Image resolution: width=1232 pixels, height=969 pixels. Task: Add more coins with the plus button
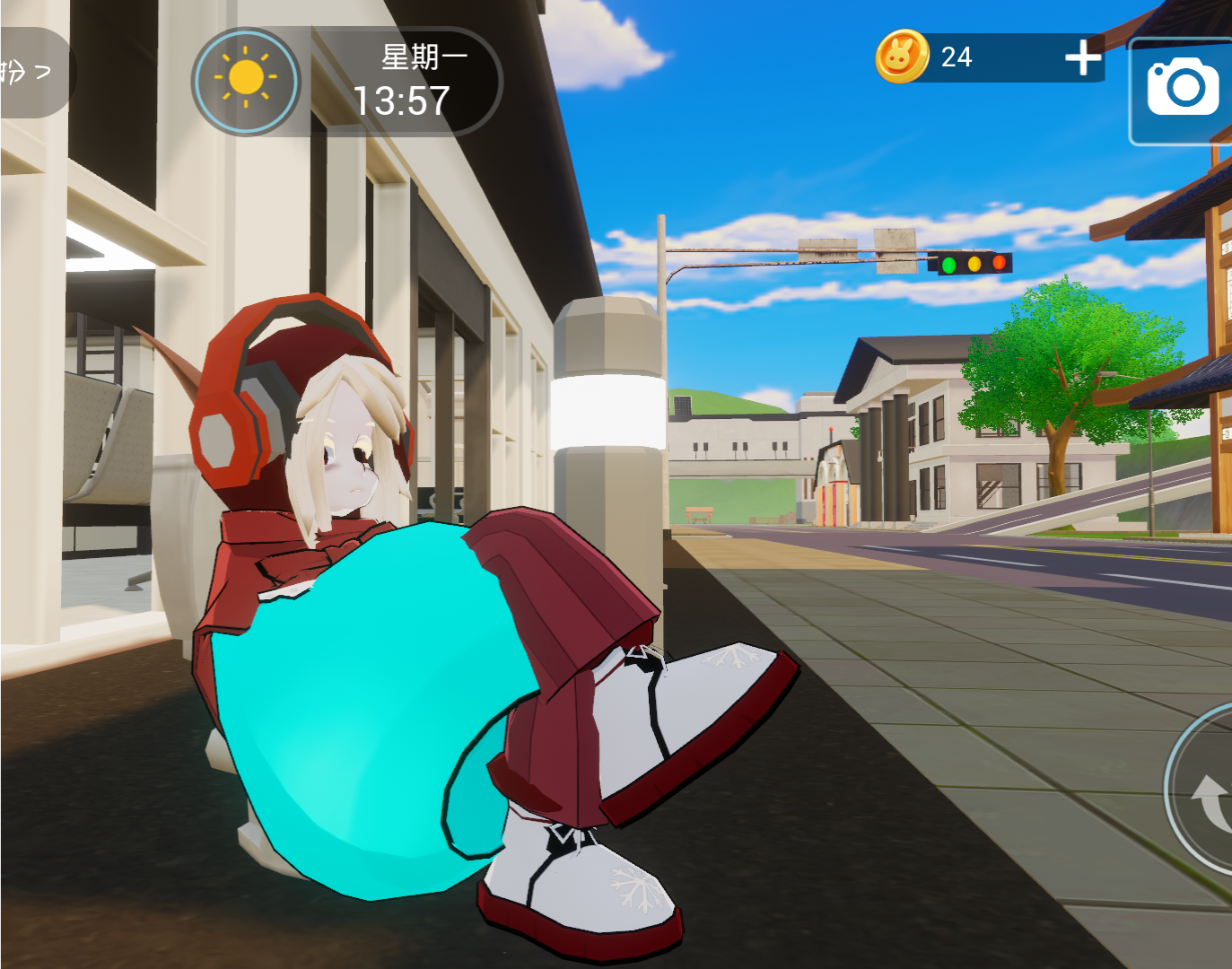tap(1083, 57)
